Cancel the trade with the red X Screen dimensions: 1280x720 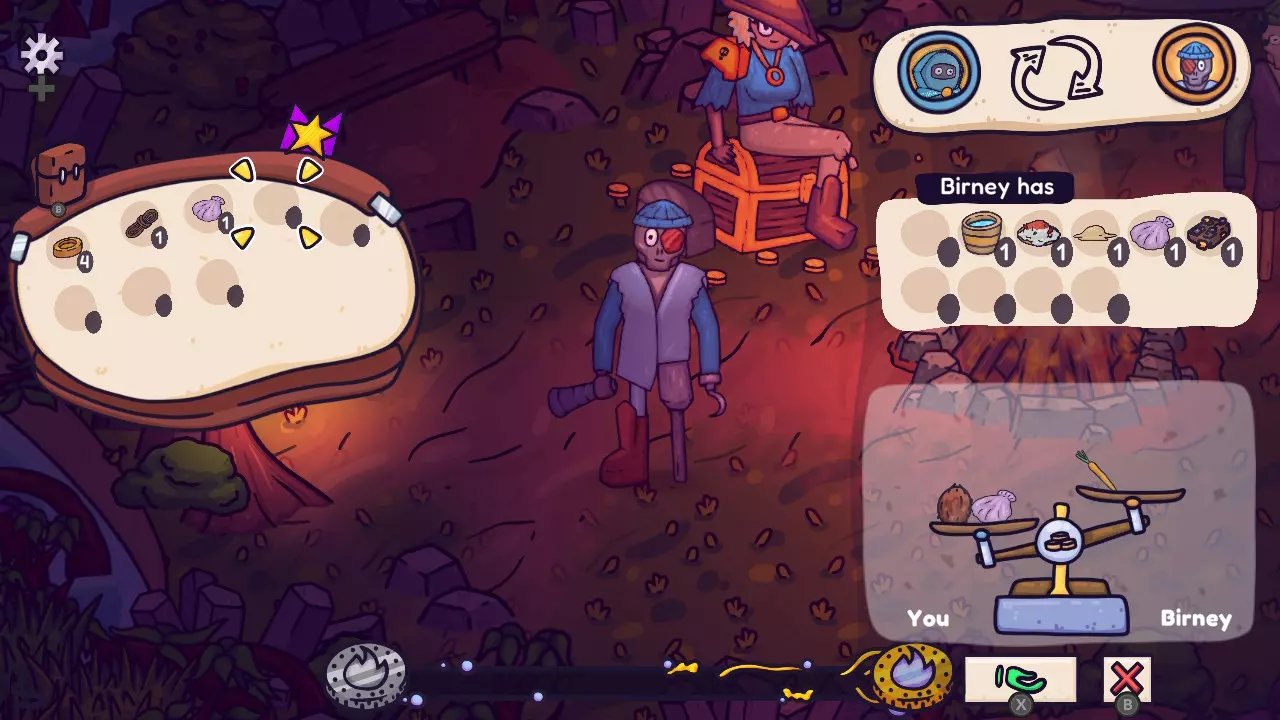tap(1127, 680)
